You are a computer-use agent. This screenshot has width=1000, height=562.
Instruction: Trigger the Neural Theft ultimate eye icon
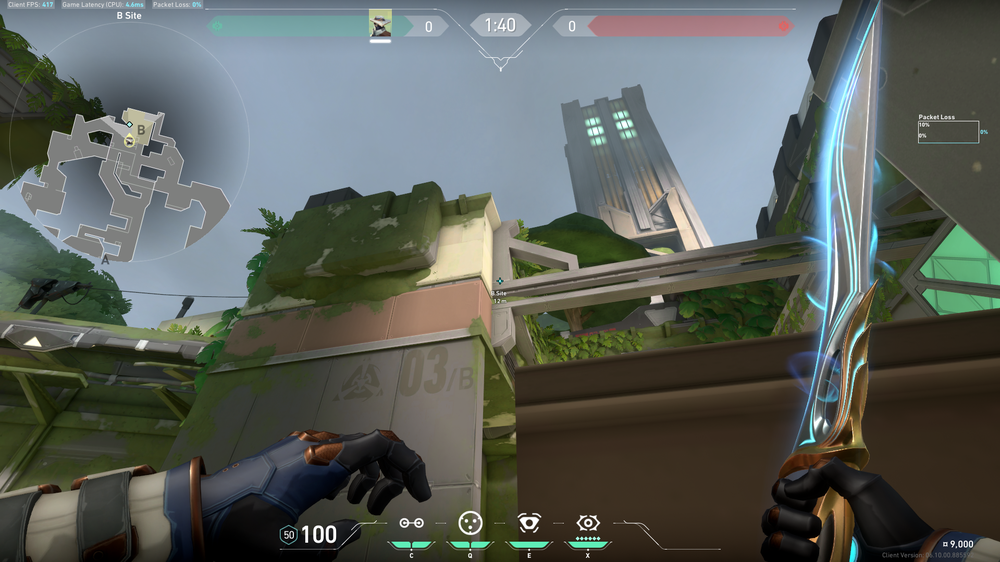587,522
